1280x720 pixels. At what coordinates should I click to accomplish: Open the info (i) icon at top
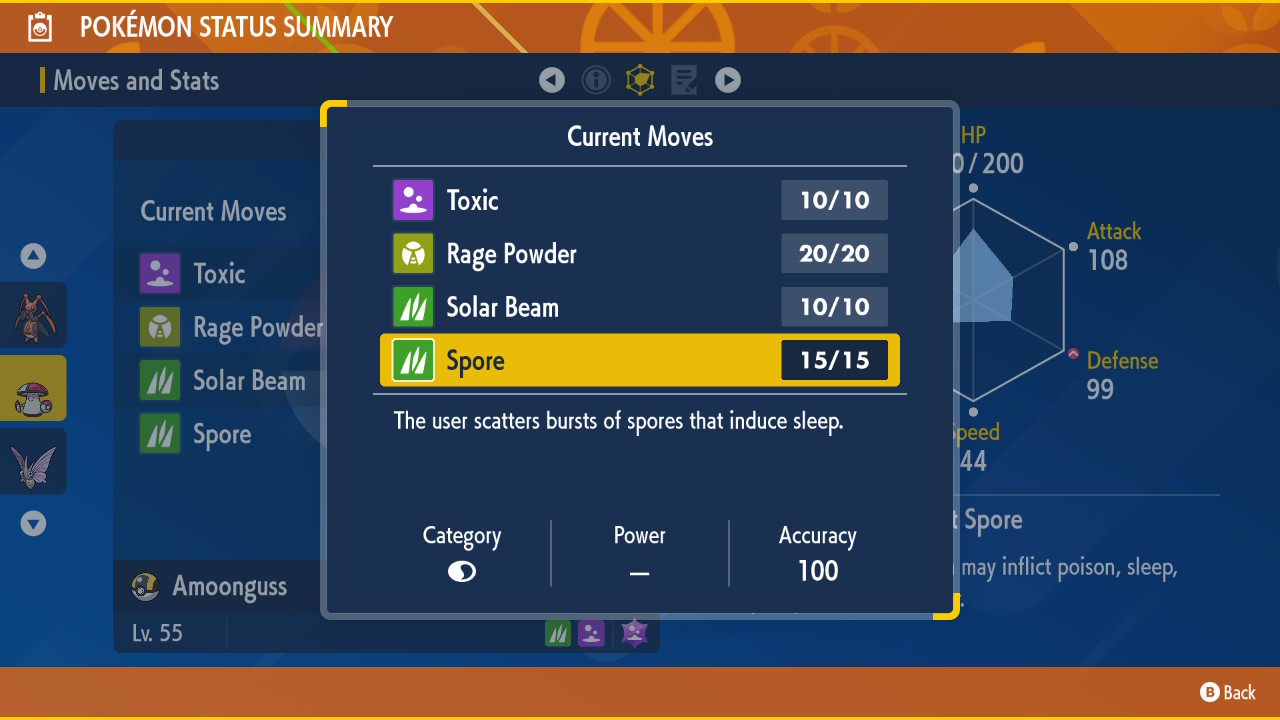pos(596,80)
